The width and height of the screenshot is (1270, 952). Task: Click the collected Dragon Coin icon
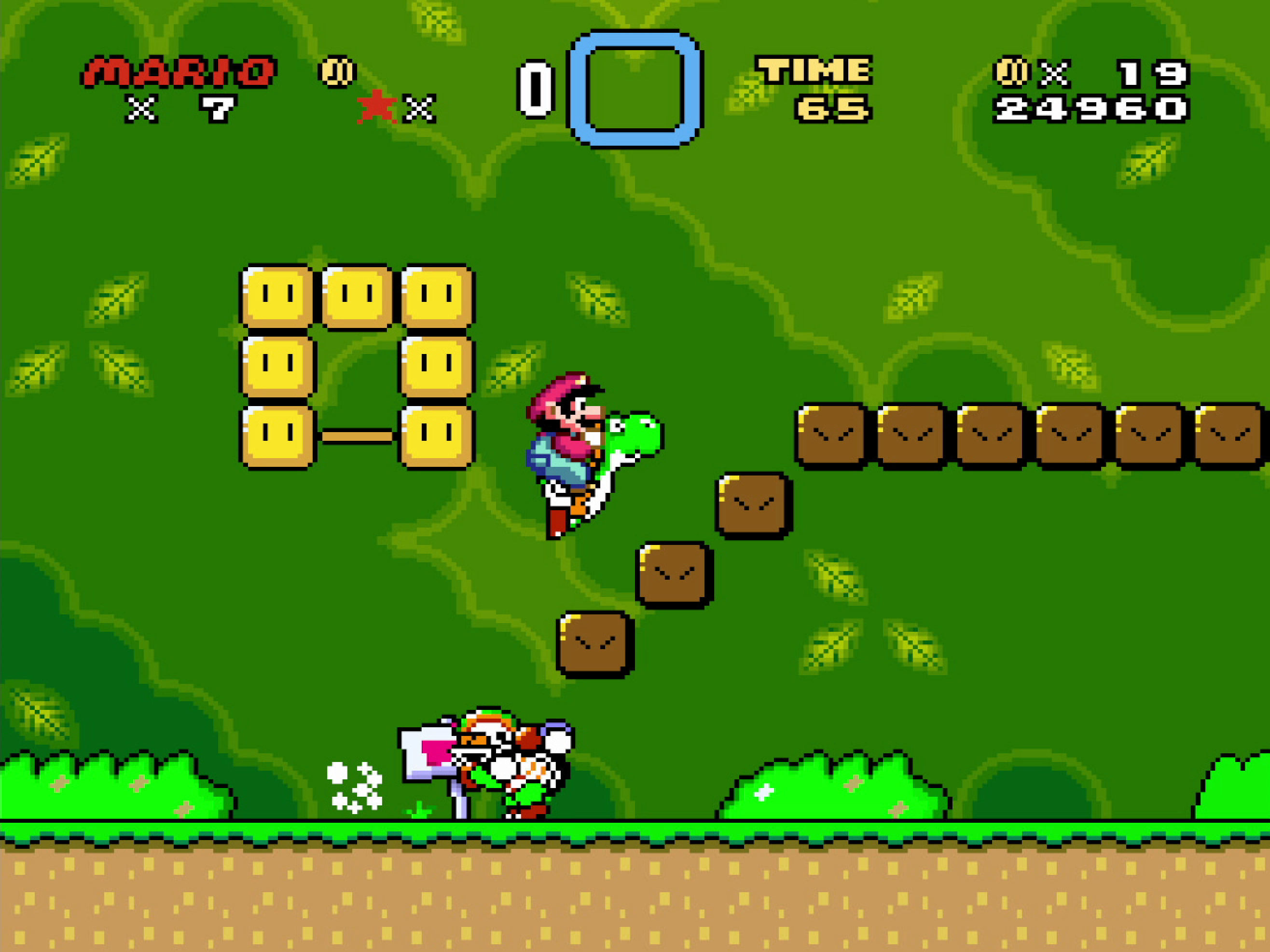(338, 72)
